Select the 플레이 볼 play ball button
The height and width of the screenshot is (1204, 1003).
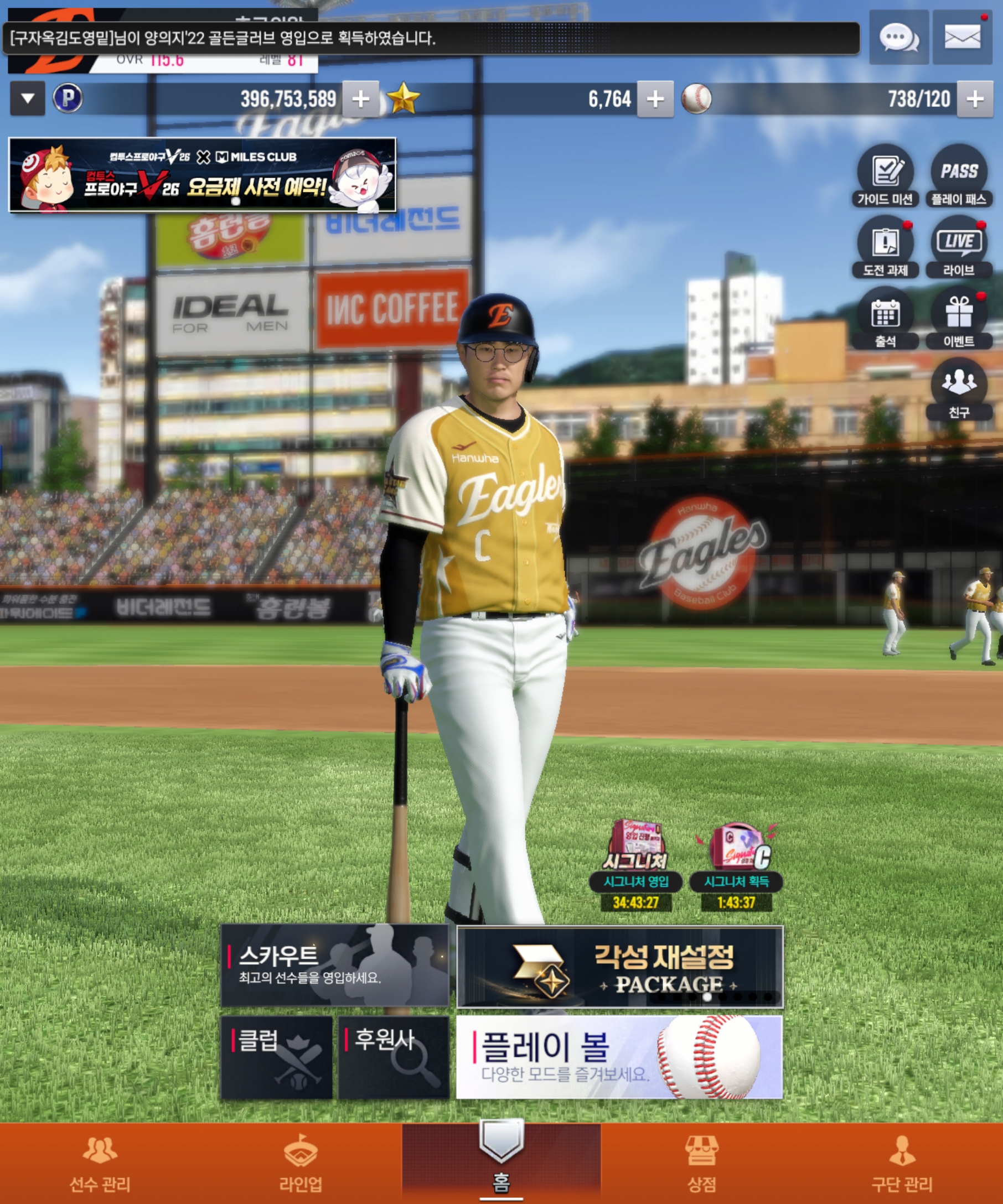tap(619, 1057)
